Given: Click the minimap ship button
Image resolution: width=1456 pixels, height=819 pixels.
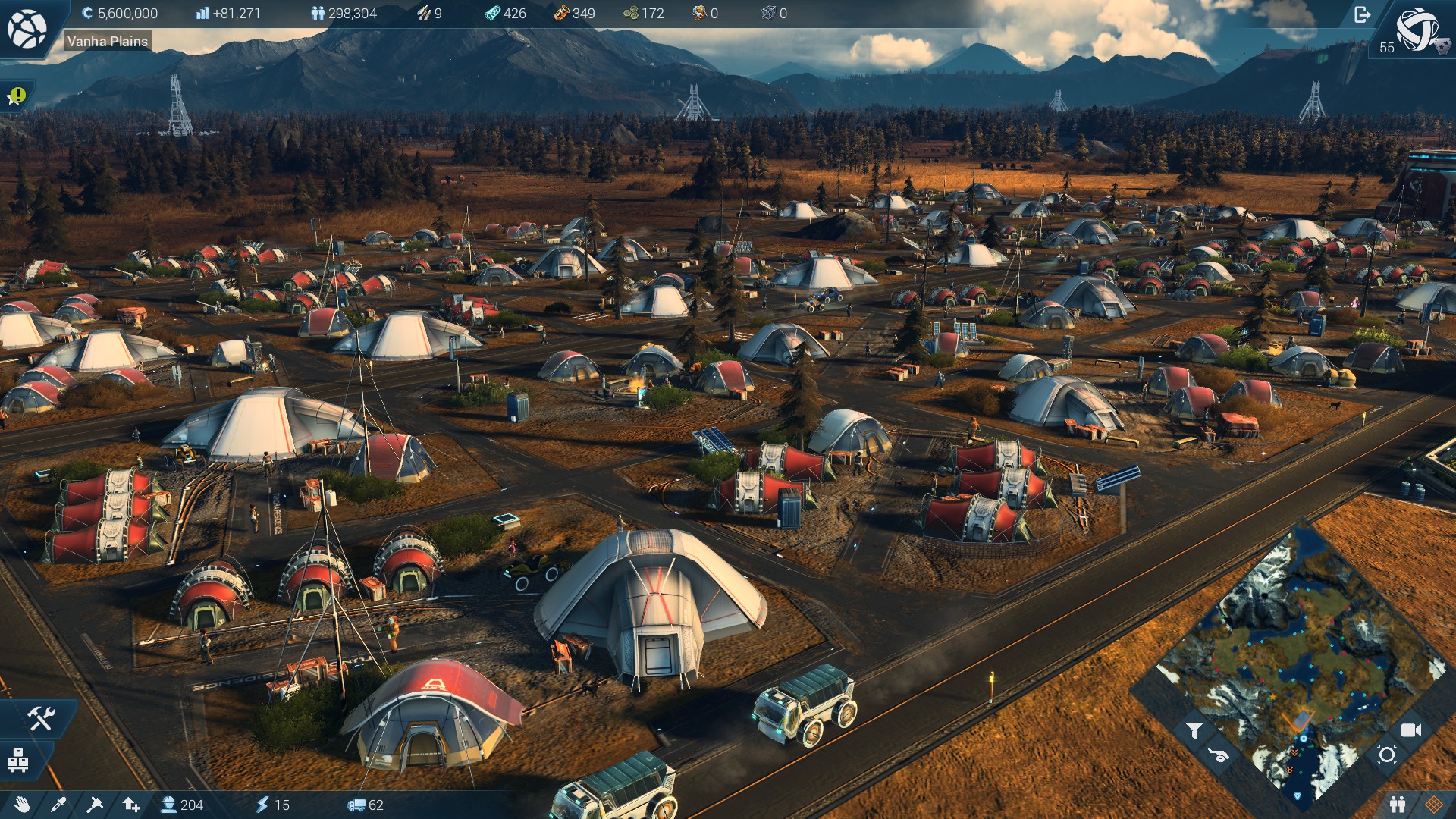Looking at the screenshot, I should 1219,755.
